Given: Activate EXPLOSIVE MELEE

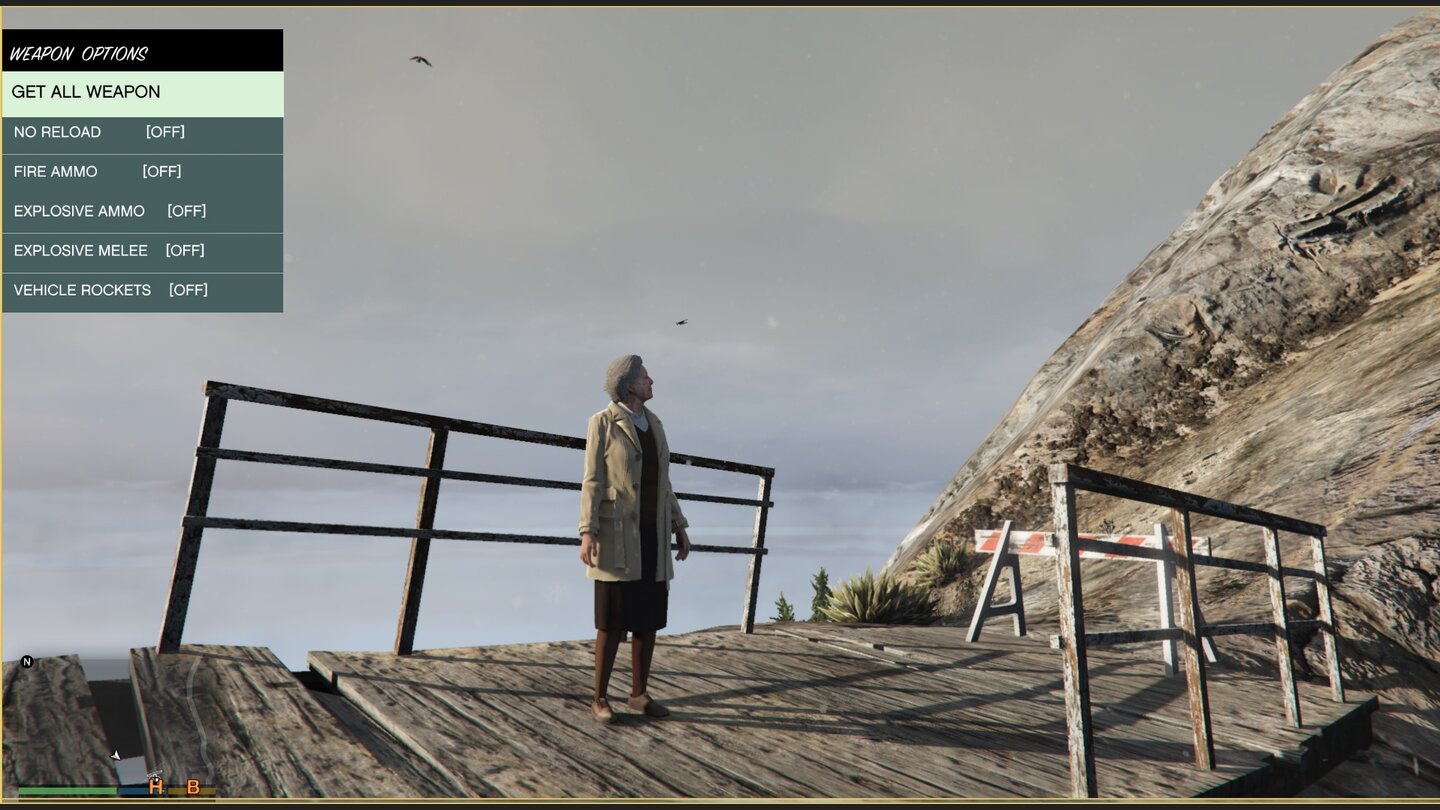Looking at the screenshot, I should click(x=142, y=251).
